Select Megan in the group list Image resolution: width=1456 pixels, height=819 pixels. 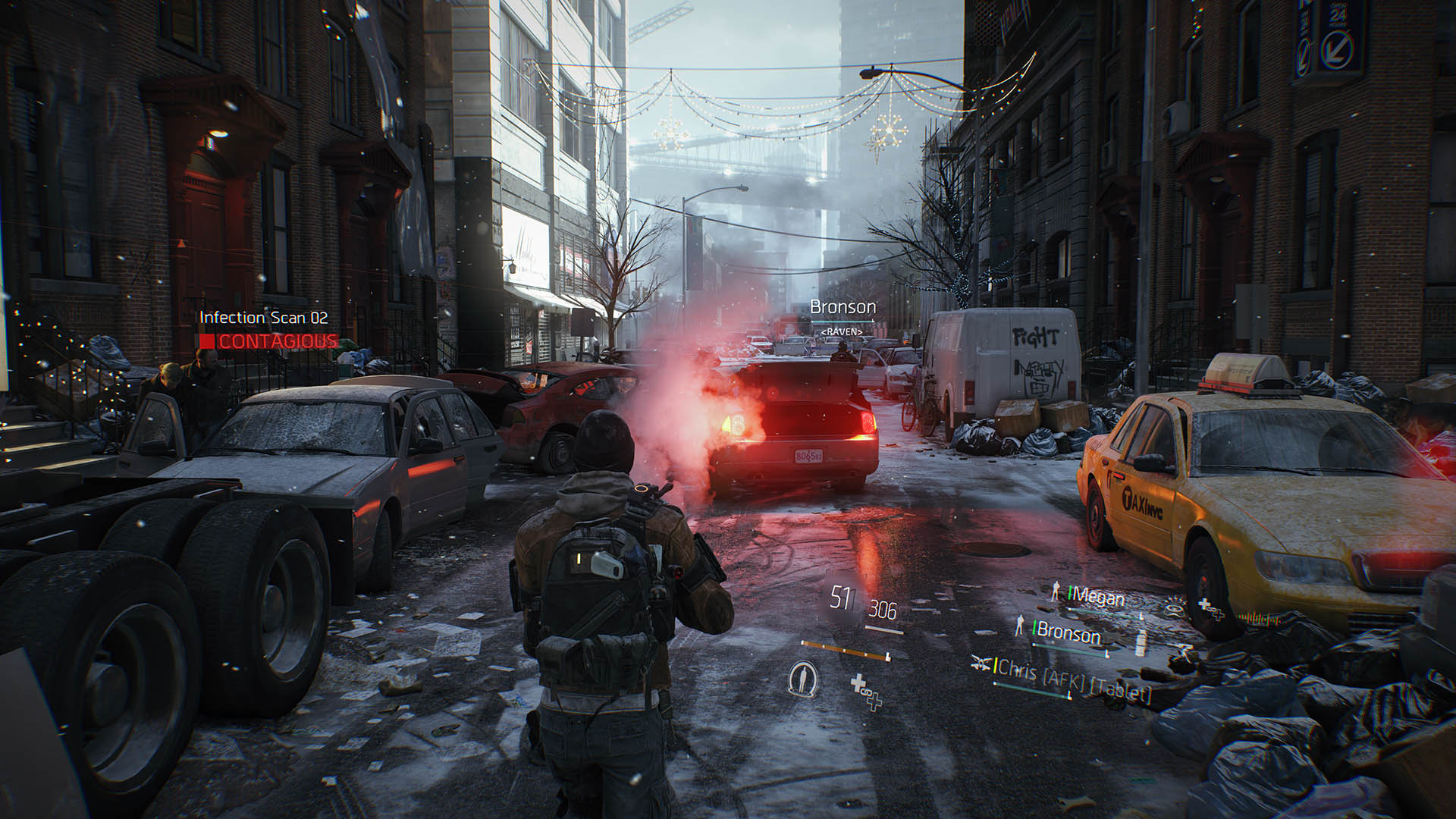click(1096, 598)
